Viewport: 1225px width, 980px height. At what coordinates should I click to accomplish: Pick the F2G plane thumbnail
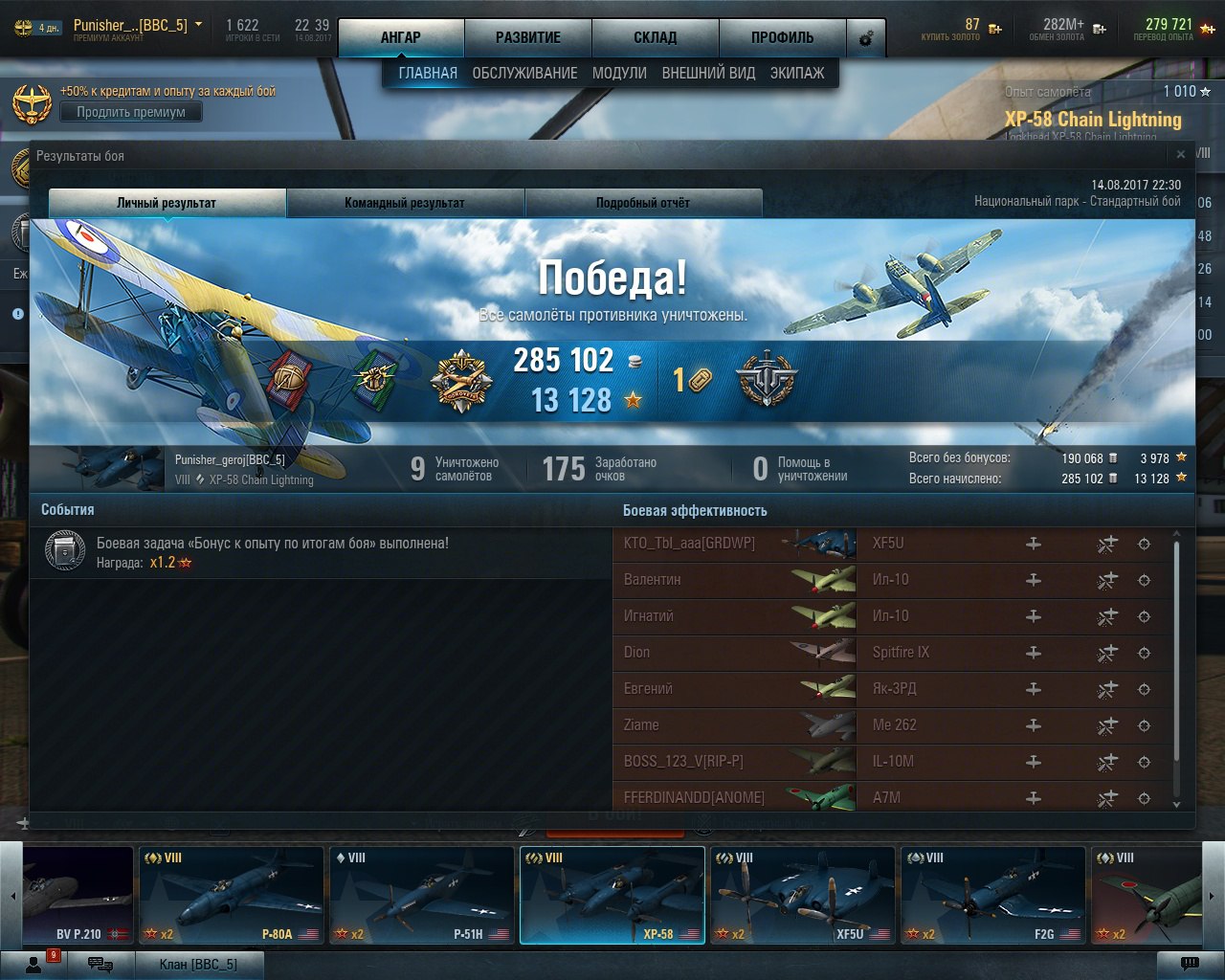(992, 895)
